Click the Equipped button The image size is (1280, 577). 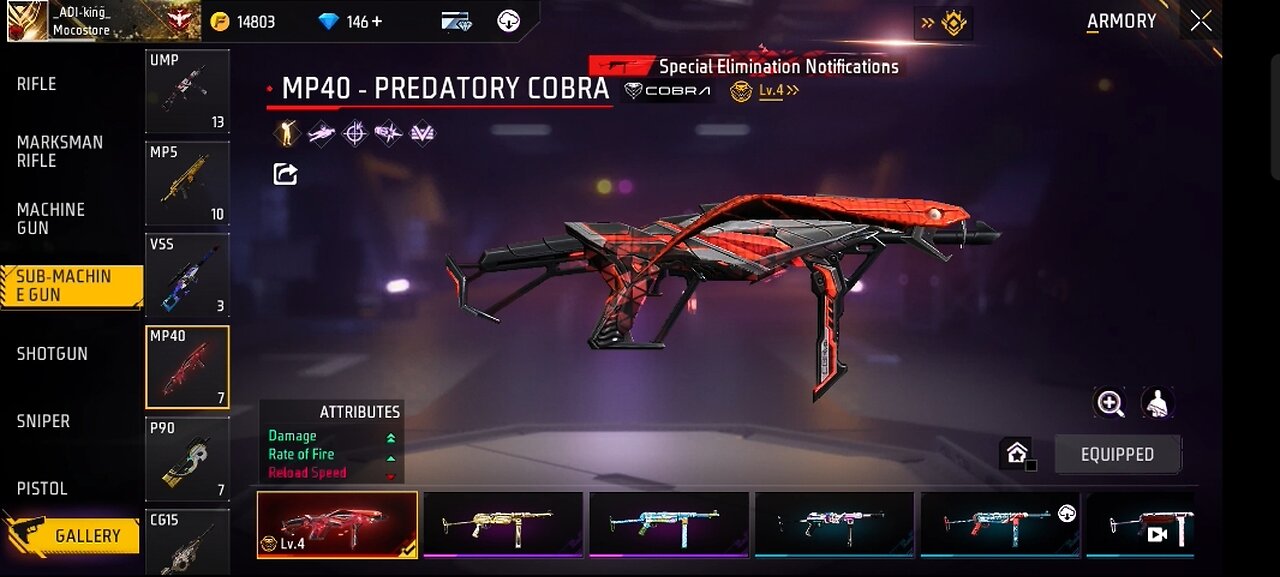click(1117, 454)
